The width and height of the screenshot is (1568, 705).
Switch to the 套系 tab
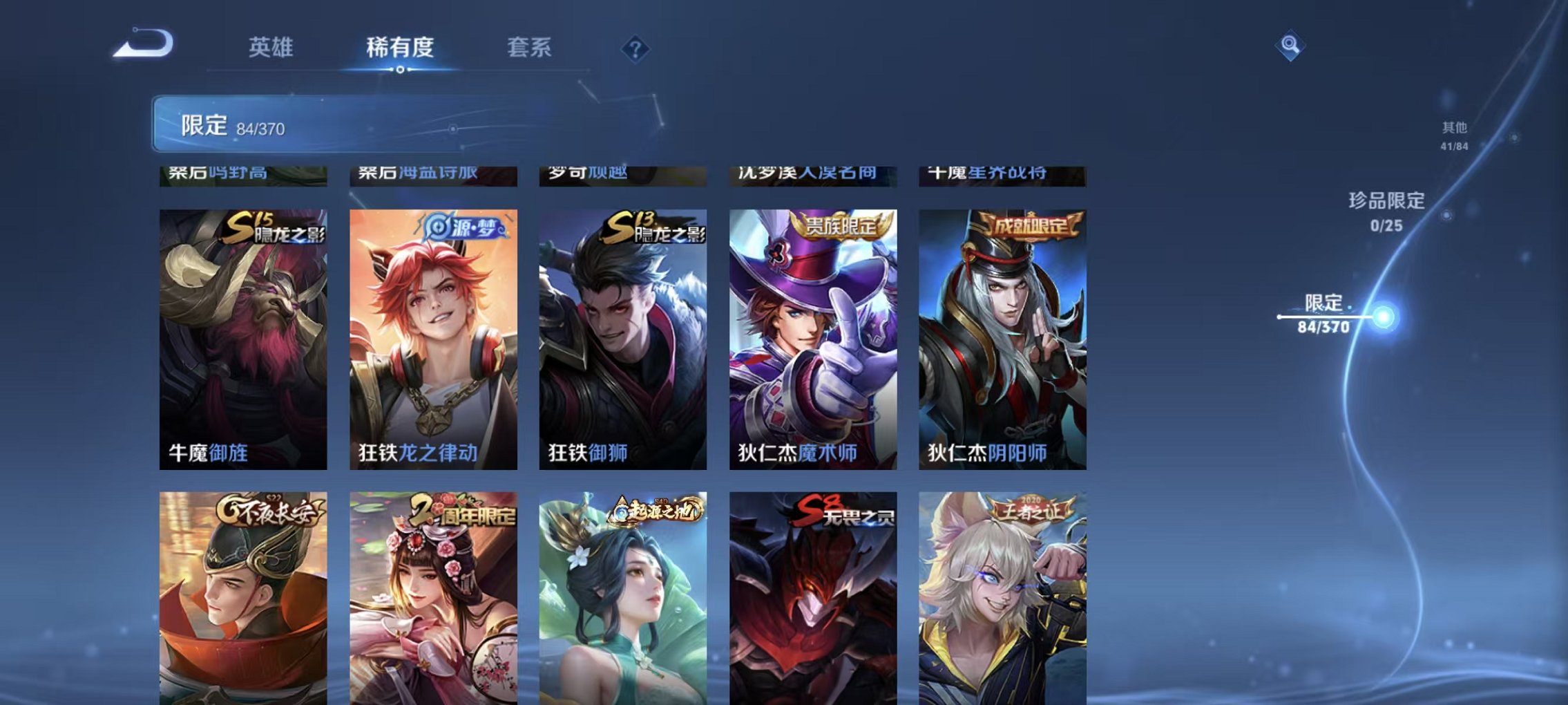[x=528, y=47]
